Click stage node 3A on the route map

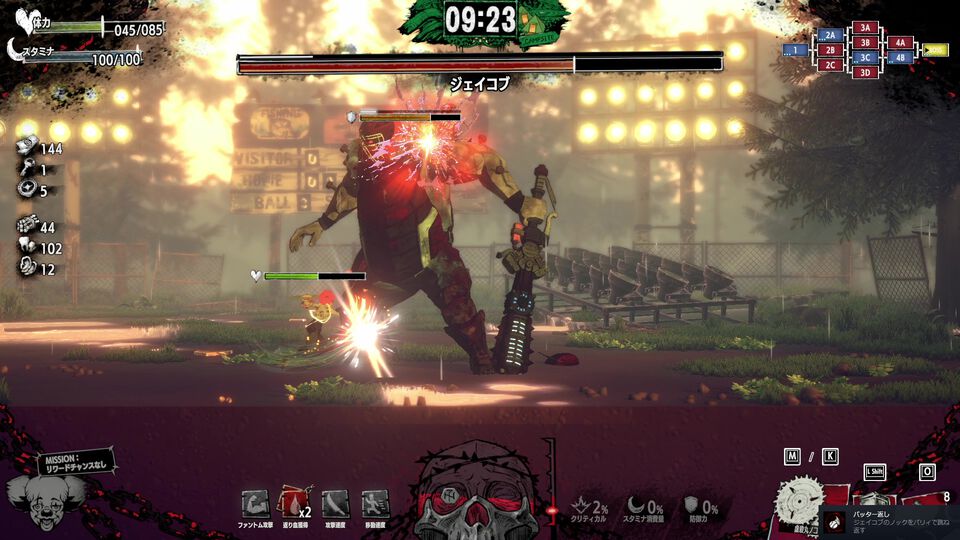[x=865, y=28]
